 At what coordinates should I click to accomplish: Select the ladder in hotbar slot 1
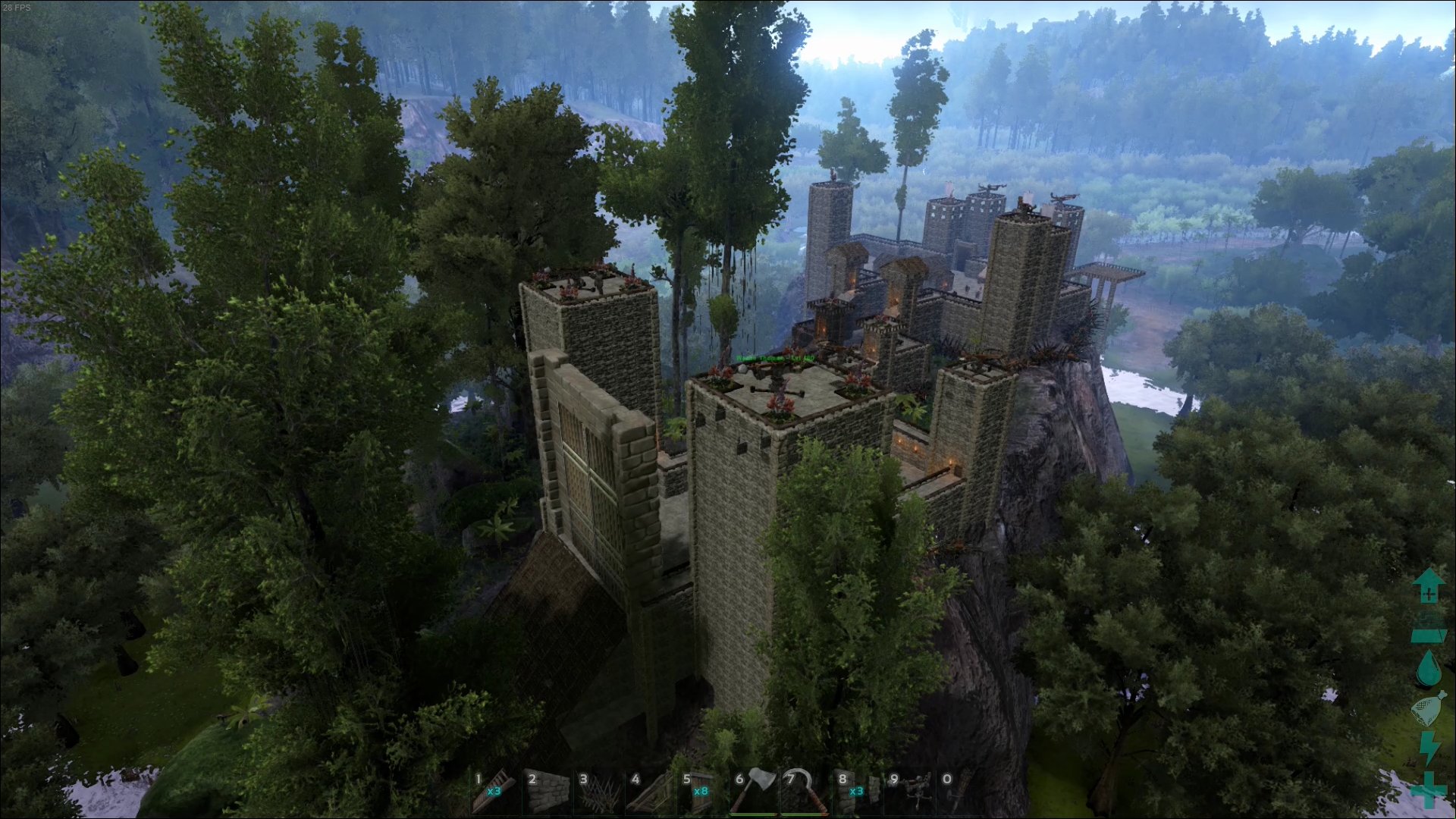coord(495,792)
